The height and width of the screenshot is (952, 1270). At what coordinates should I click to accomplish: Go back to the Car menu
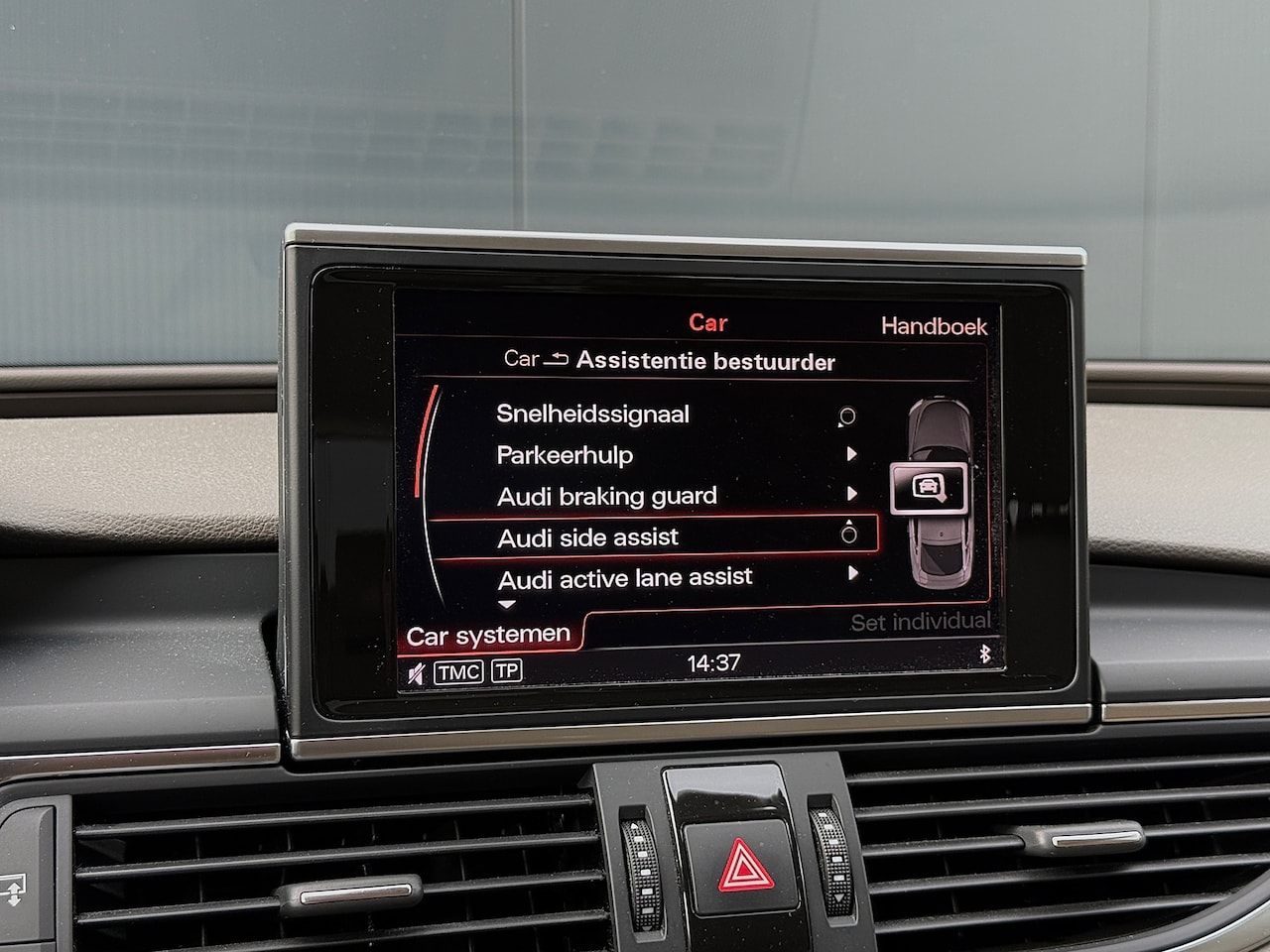[x=536, y=360]
